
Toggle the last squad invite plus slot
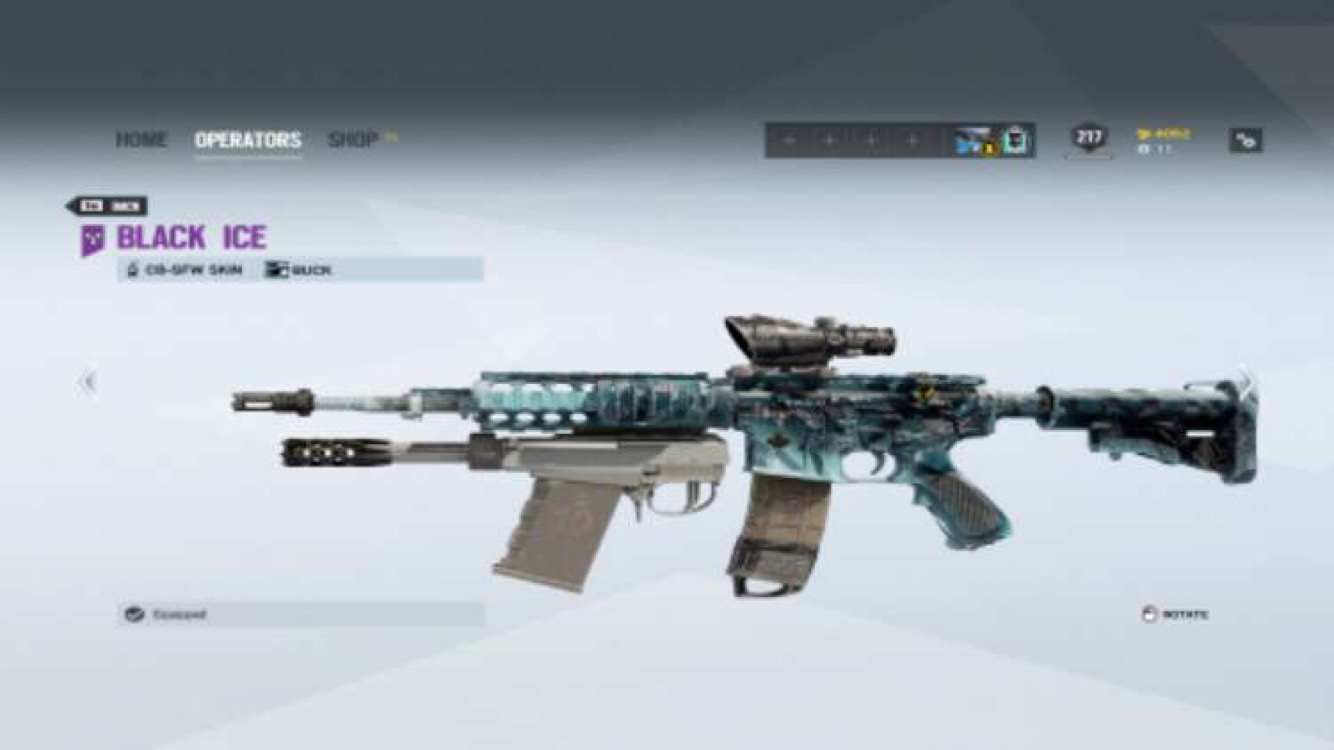(911, 138)
